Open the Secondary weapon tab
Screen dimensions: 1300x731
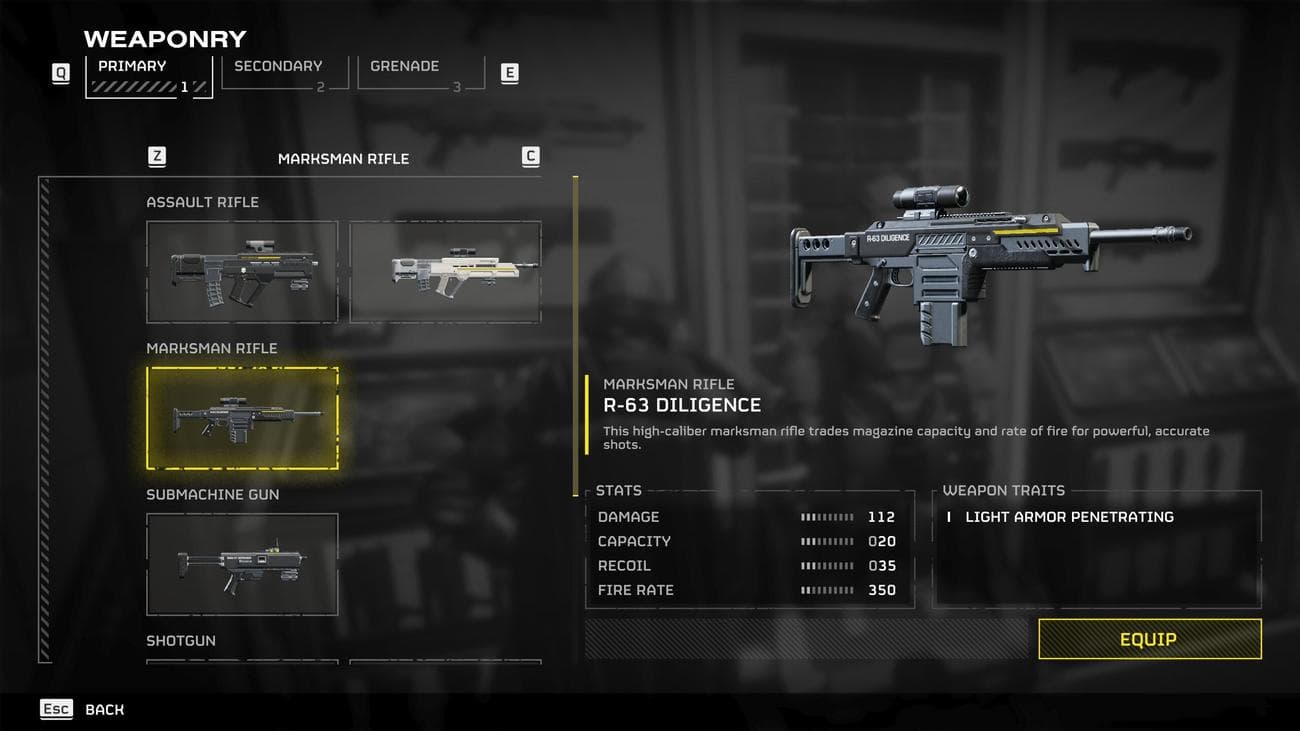point(284,73)
